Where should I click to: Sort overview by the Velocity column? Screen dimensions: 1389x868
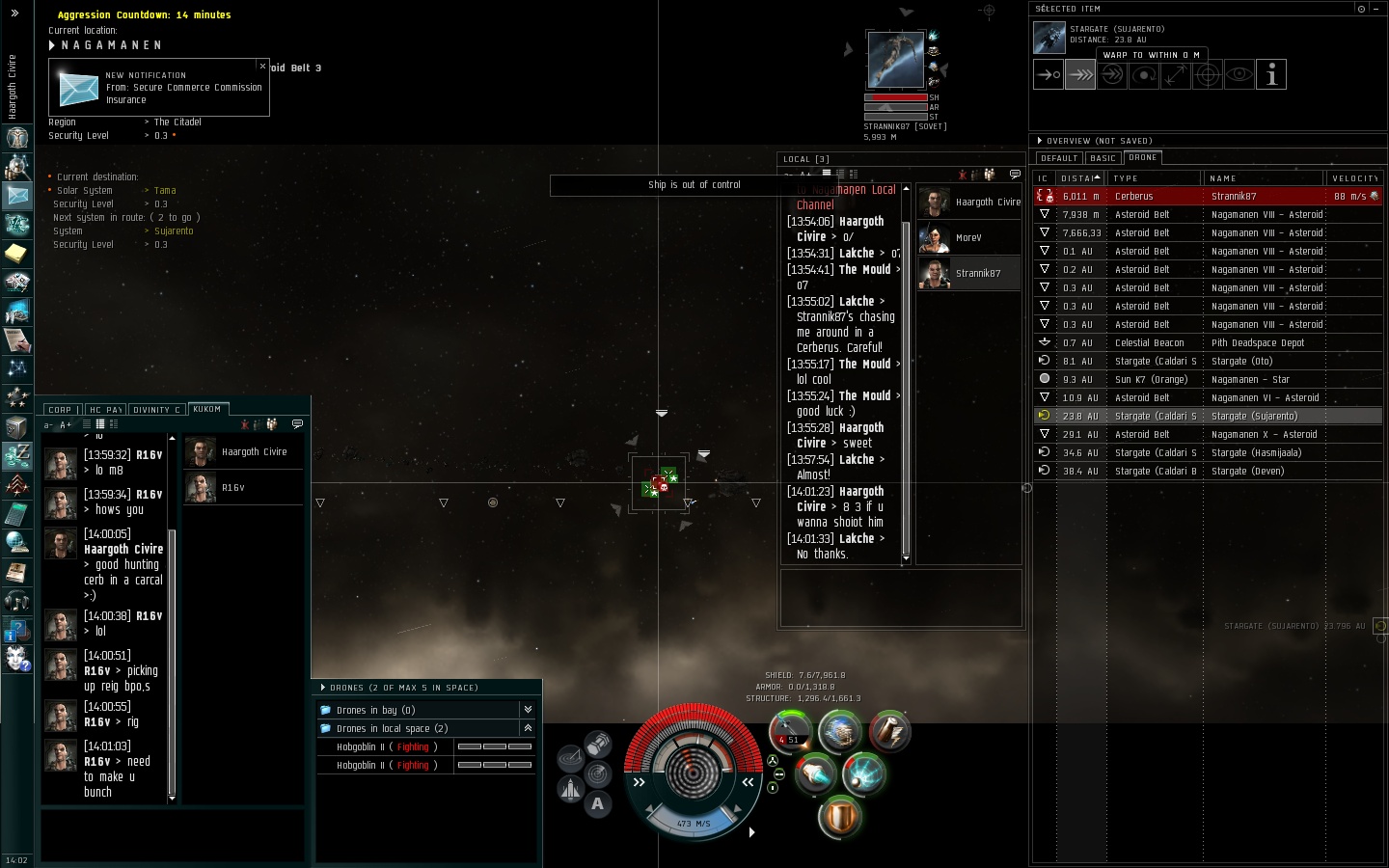pyautogui.click(x=1354, y=178)
